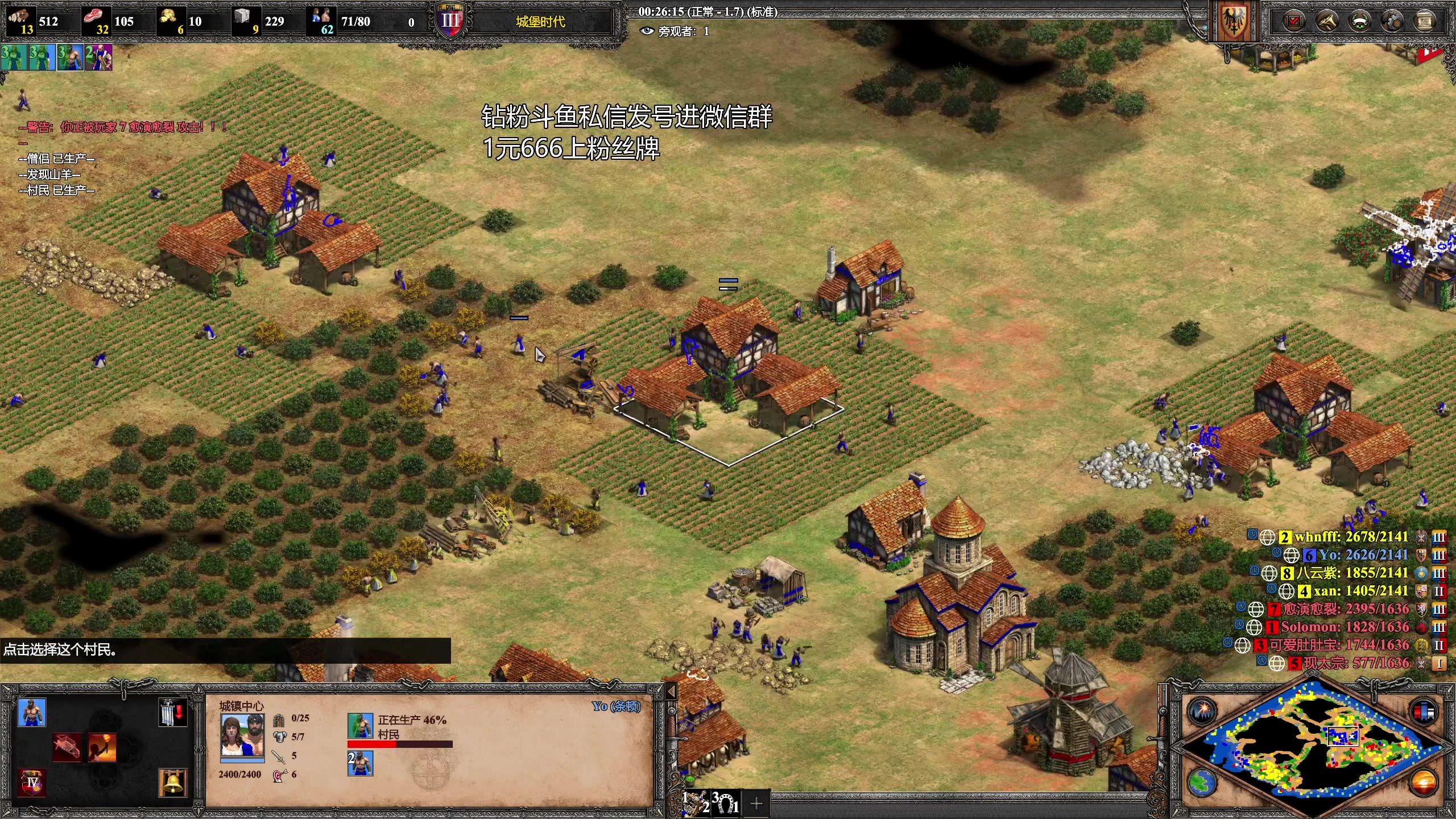Screen dimensions: 1456x819
Task: Cancel the villager currently in production
Action: pos(360,726)
